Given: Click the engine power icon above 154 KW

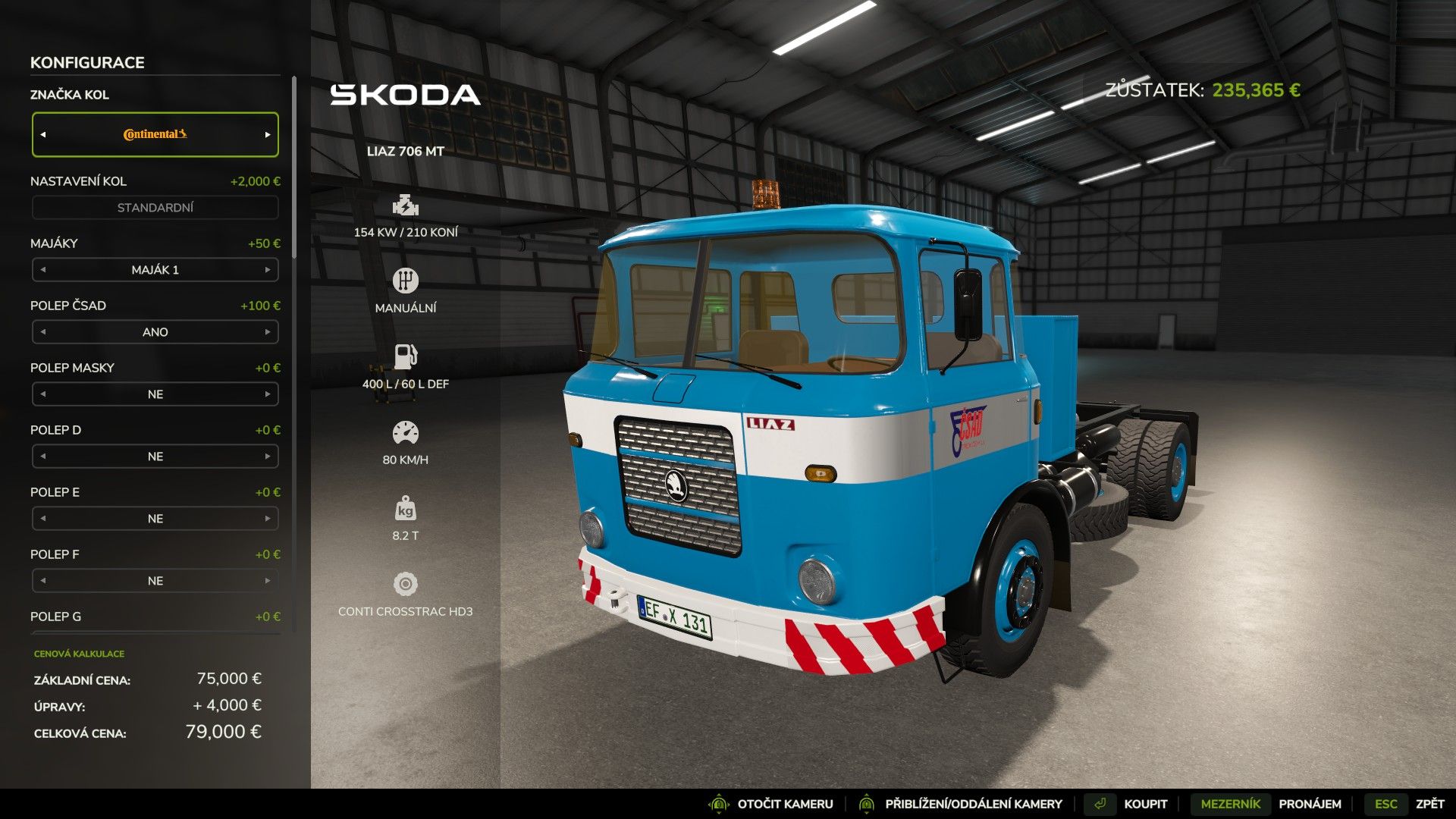Looking at the screenshot, I should pyautogui.click(x=406, y=205).
